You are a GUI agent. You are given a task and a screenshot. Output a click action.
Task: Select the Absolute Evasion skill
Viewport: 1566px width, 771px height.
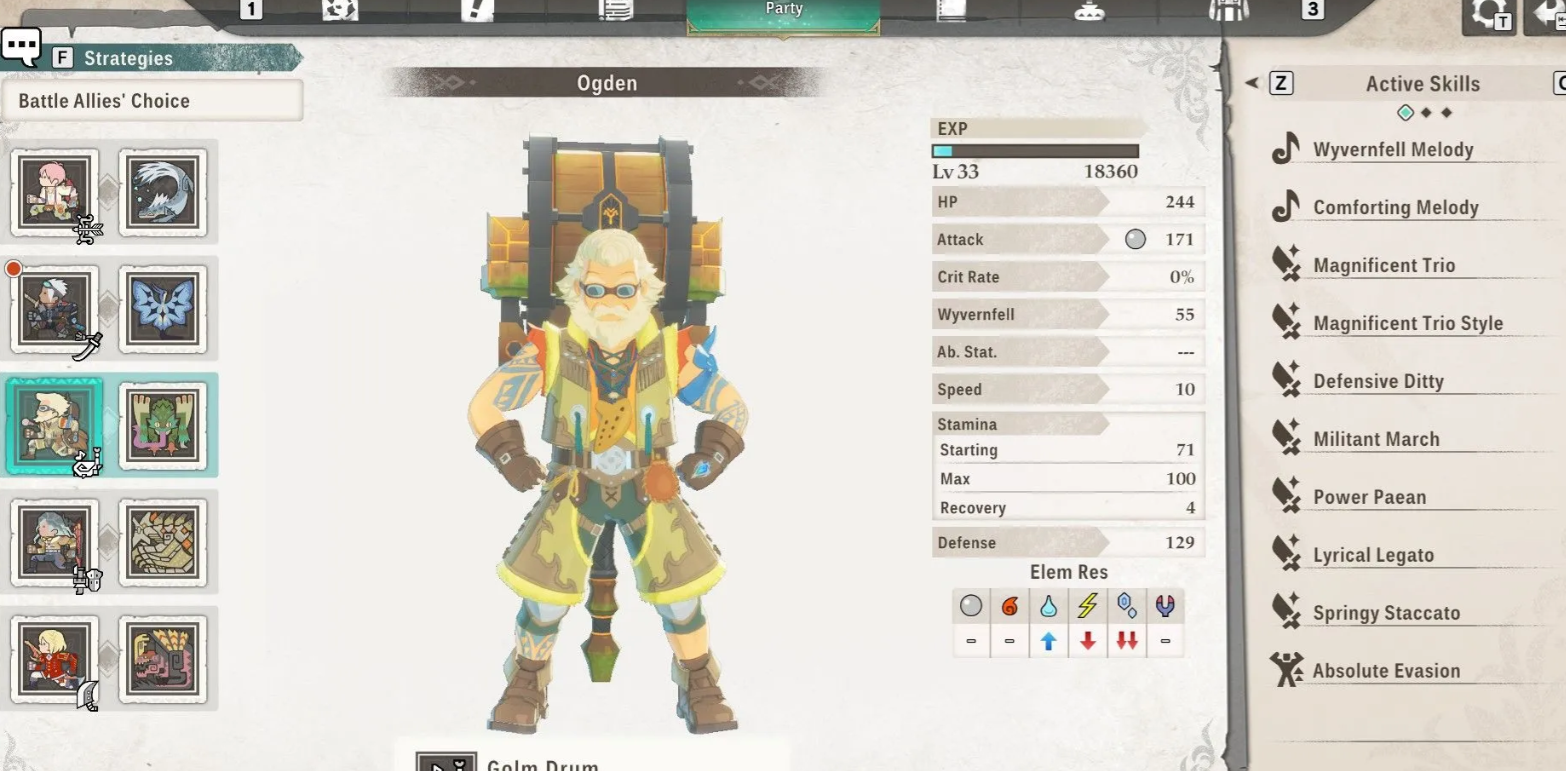pyautogui.click(x=1386, y=672)
